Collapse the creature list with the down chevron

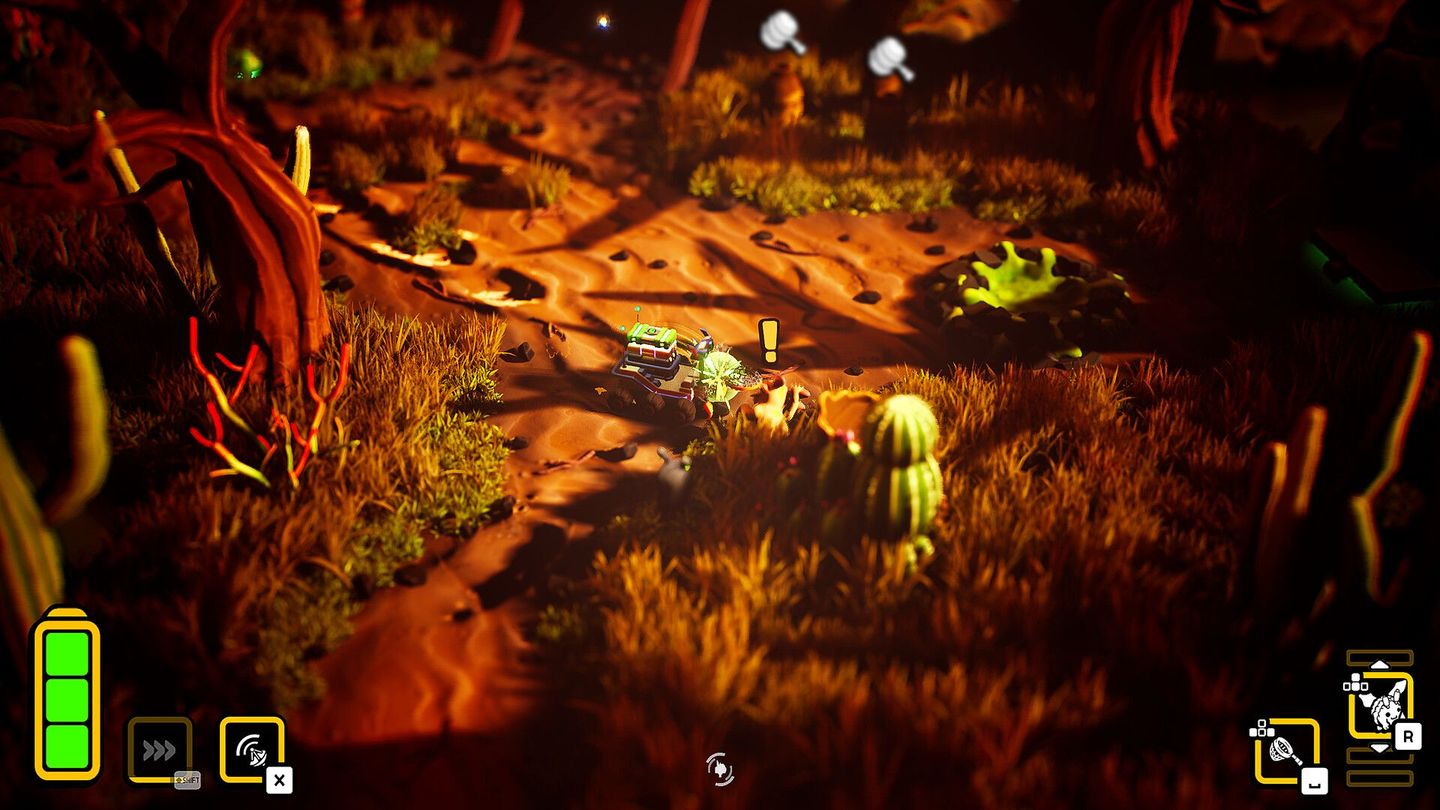1380,748
